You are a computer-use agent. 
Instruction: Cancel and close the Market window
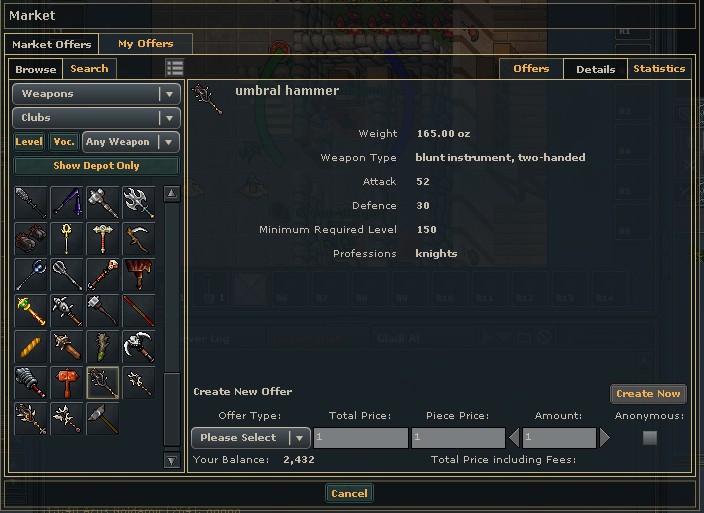click(349, 493)
